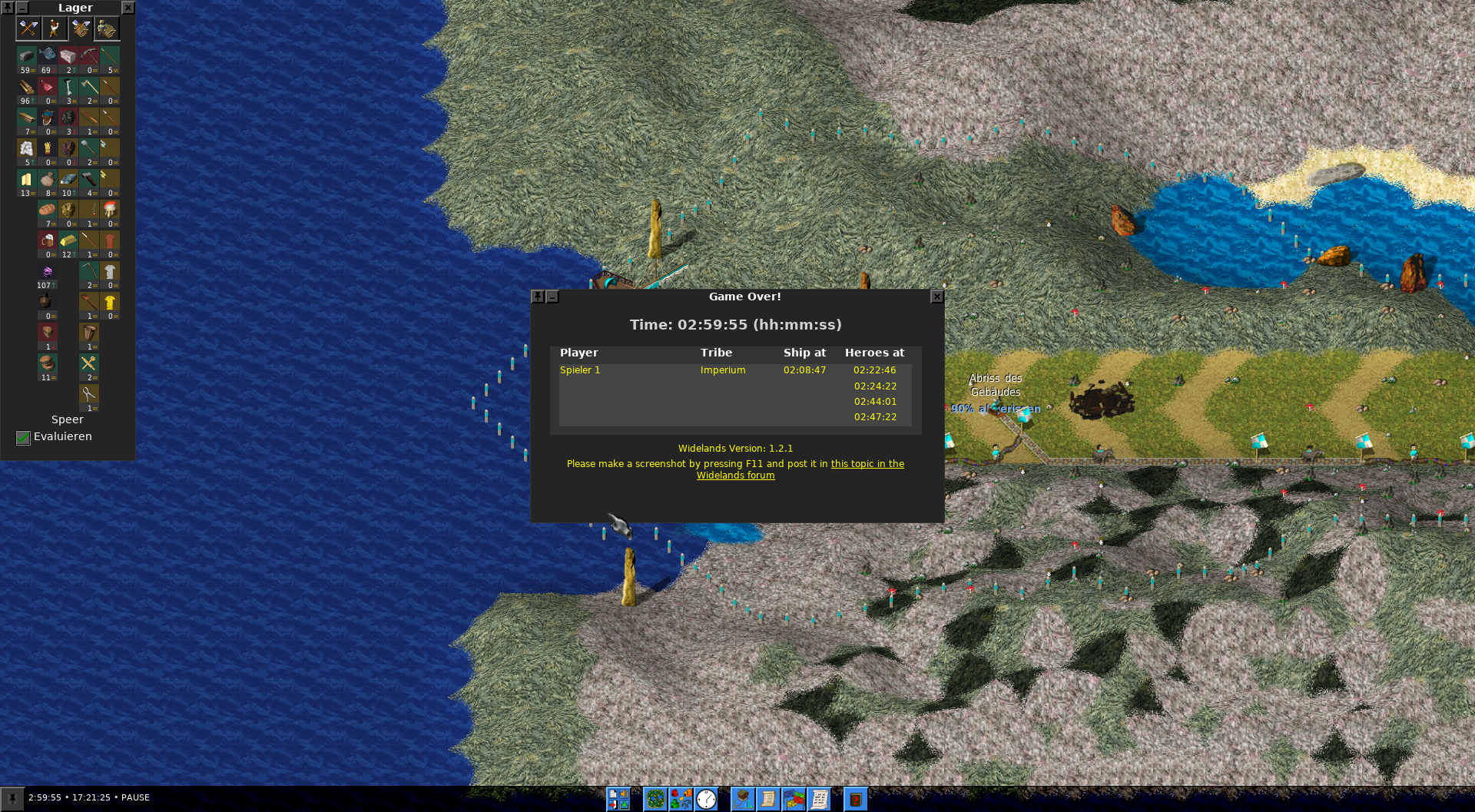This screenshot has height=812, width=1475.
Task: Open the Widelands forum topic link
Action: (867, 464)
